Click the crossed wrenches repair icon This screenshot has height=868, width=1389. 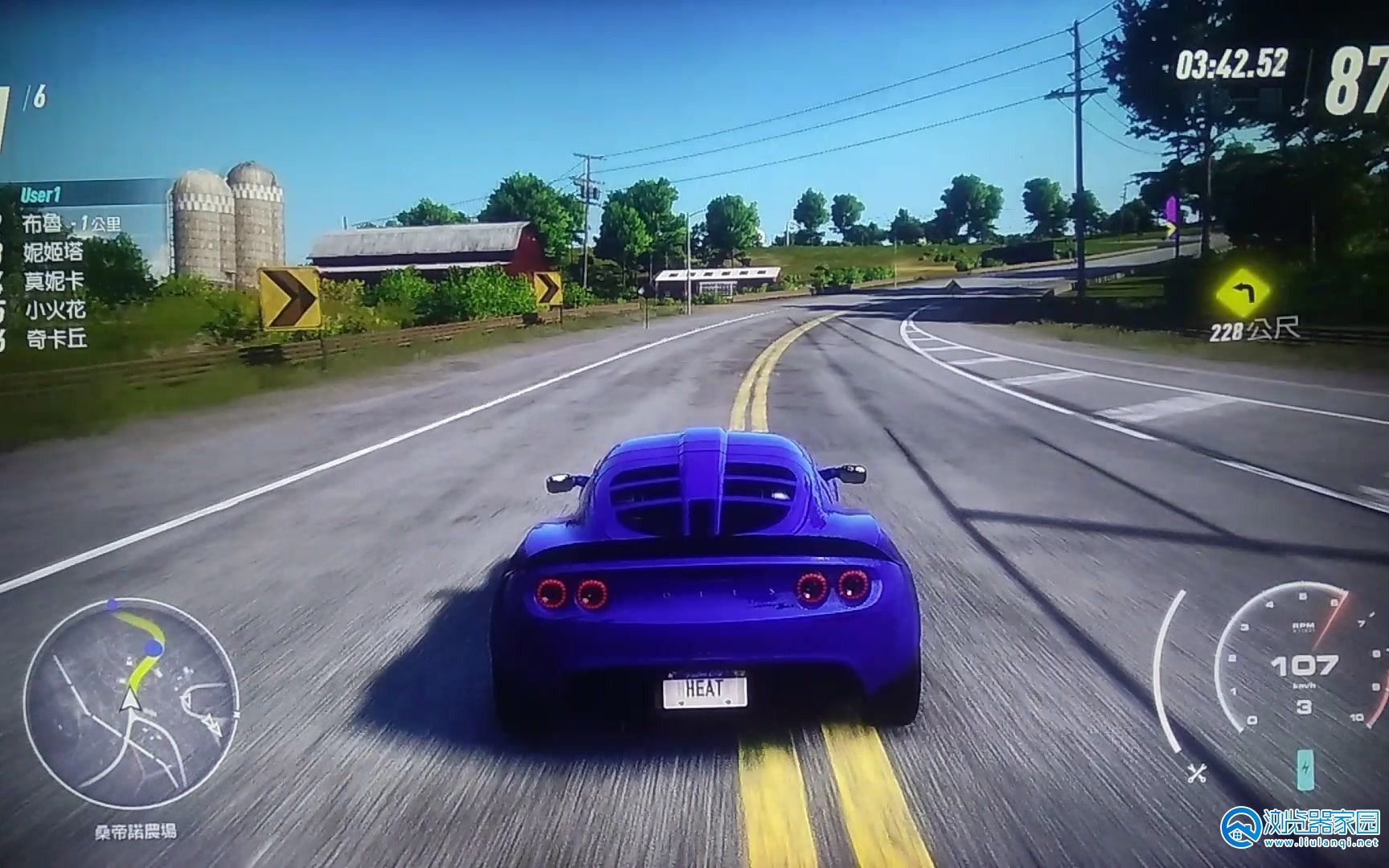pyautogui.click(x=1196, y=773)
